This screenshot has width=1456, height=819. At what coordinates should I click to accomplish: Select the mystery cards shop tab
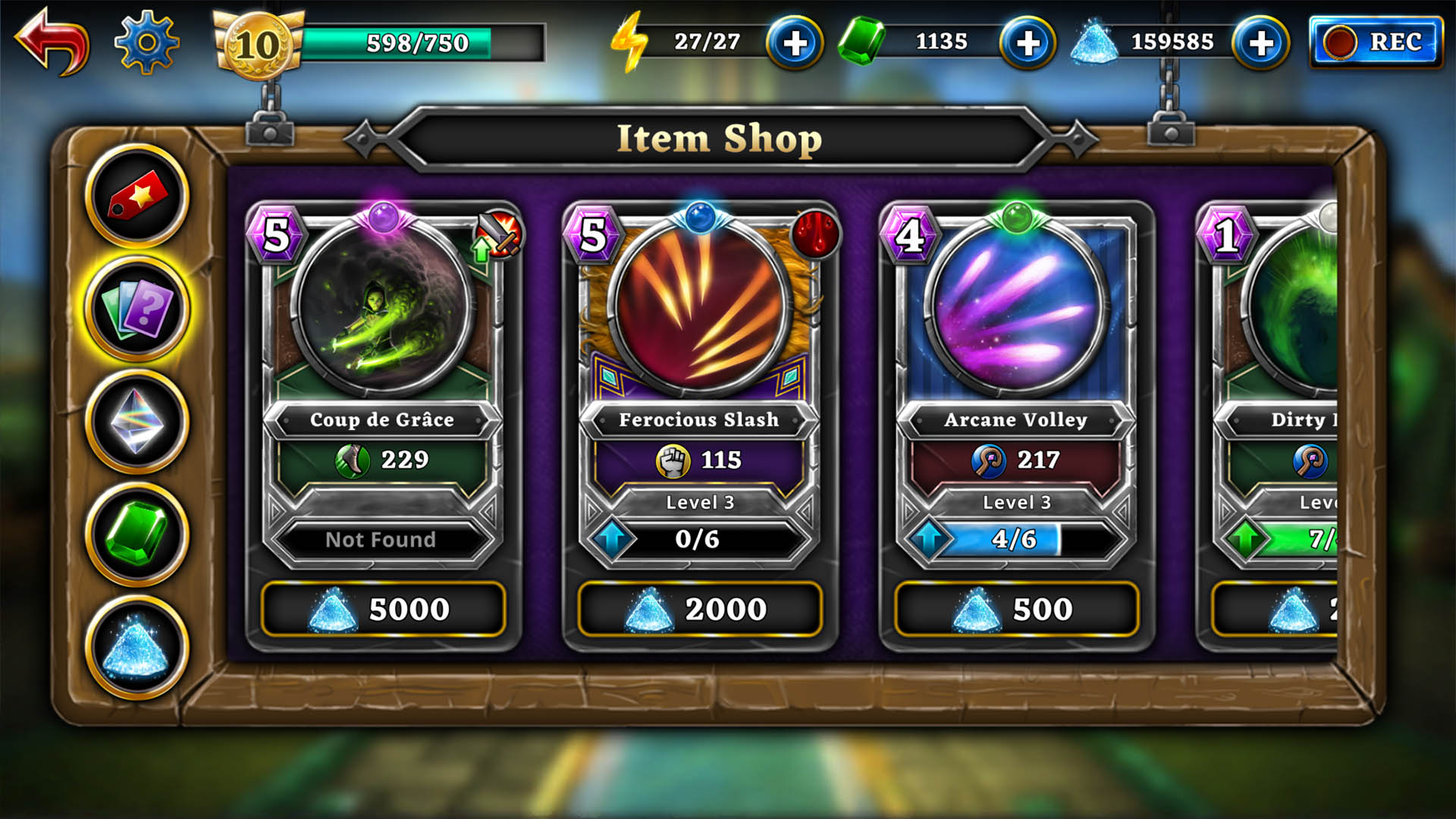(137, 309)
